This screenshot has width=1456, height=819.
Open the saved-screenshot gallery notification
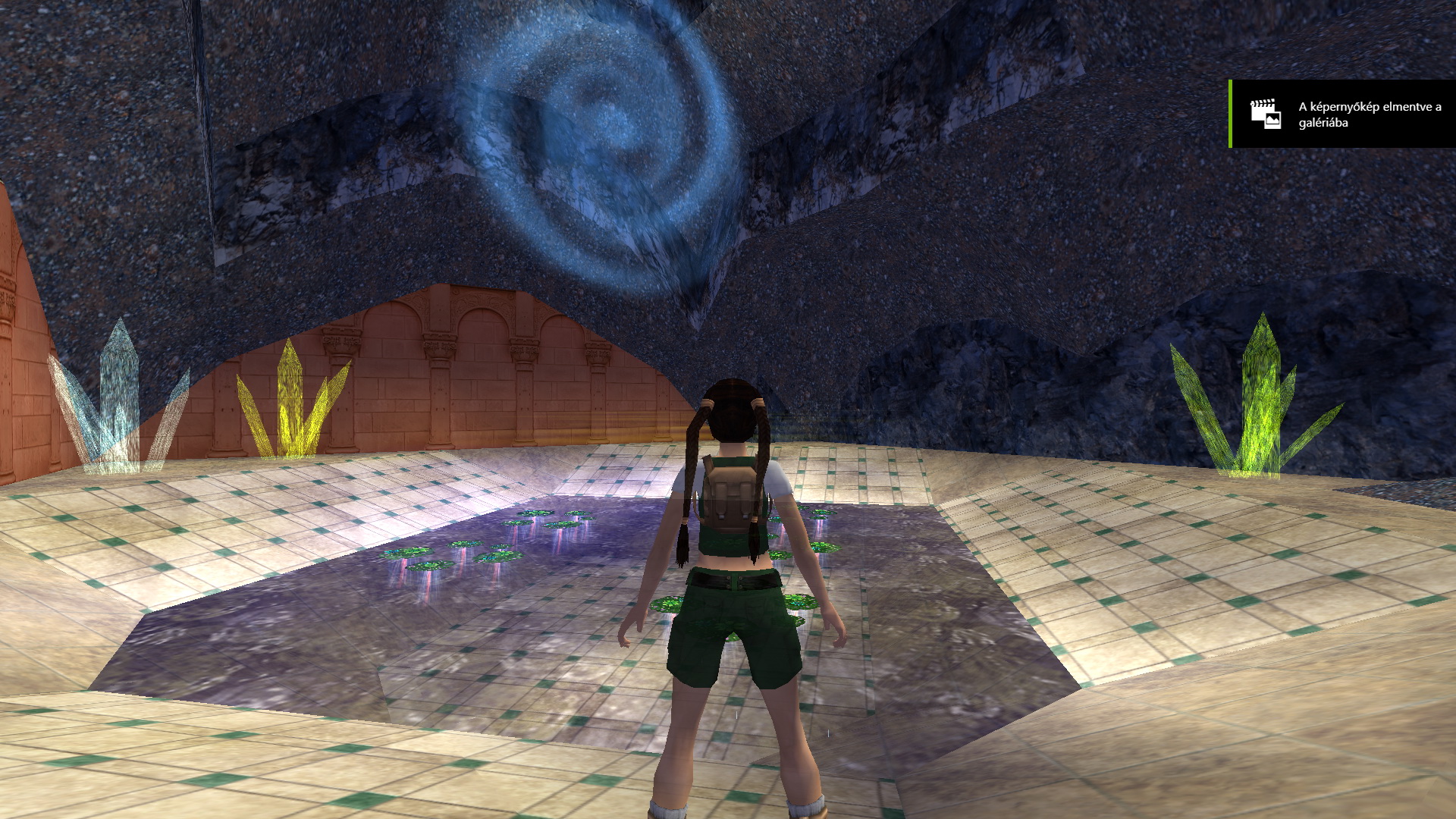[x=1342, y=114]
